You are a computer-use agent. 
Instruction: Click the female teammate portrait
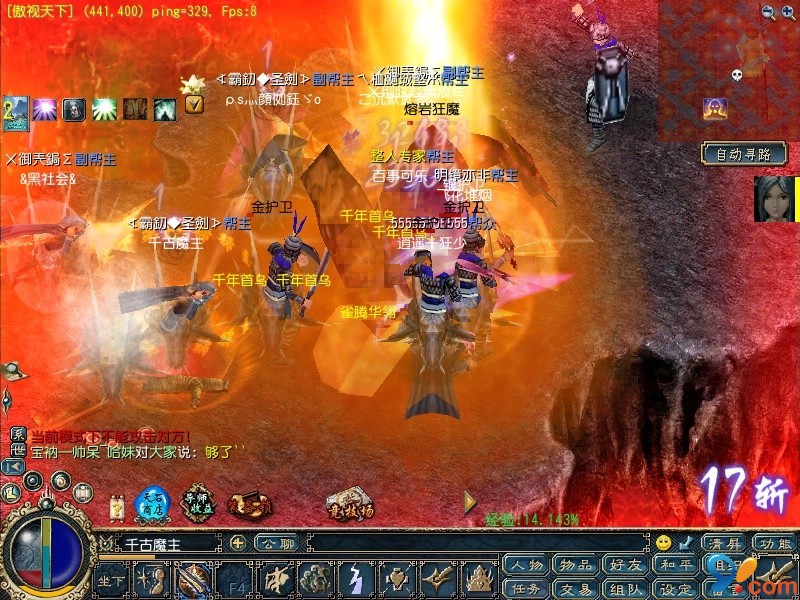pyautogui.click(x=774, y=199)
